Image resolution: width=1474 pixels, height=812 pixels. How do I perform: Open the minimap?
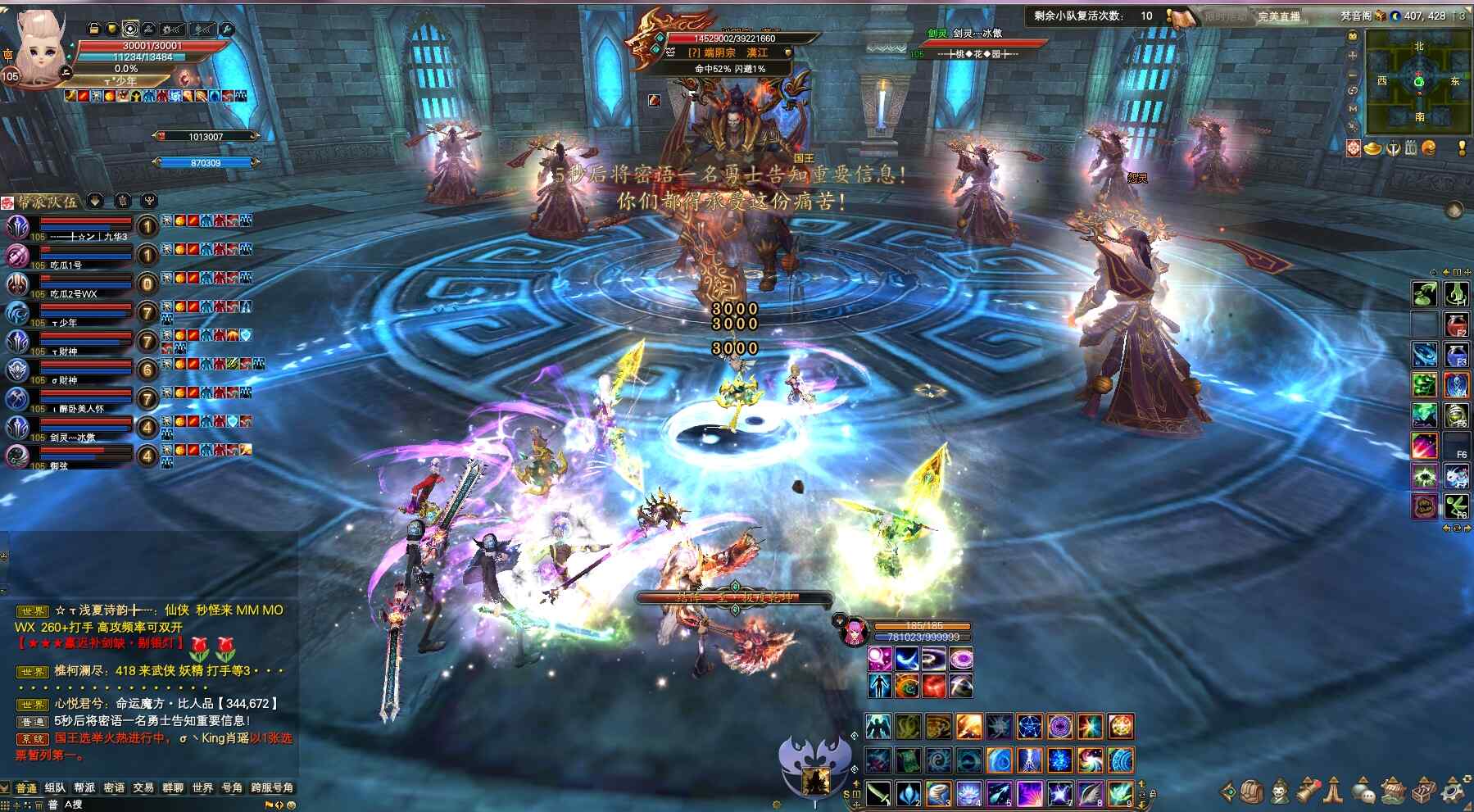click(x=1418, y=81)
